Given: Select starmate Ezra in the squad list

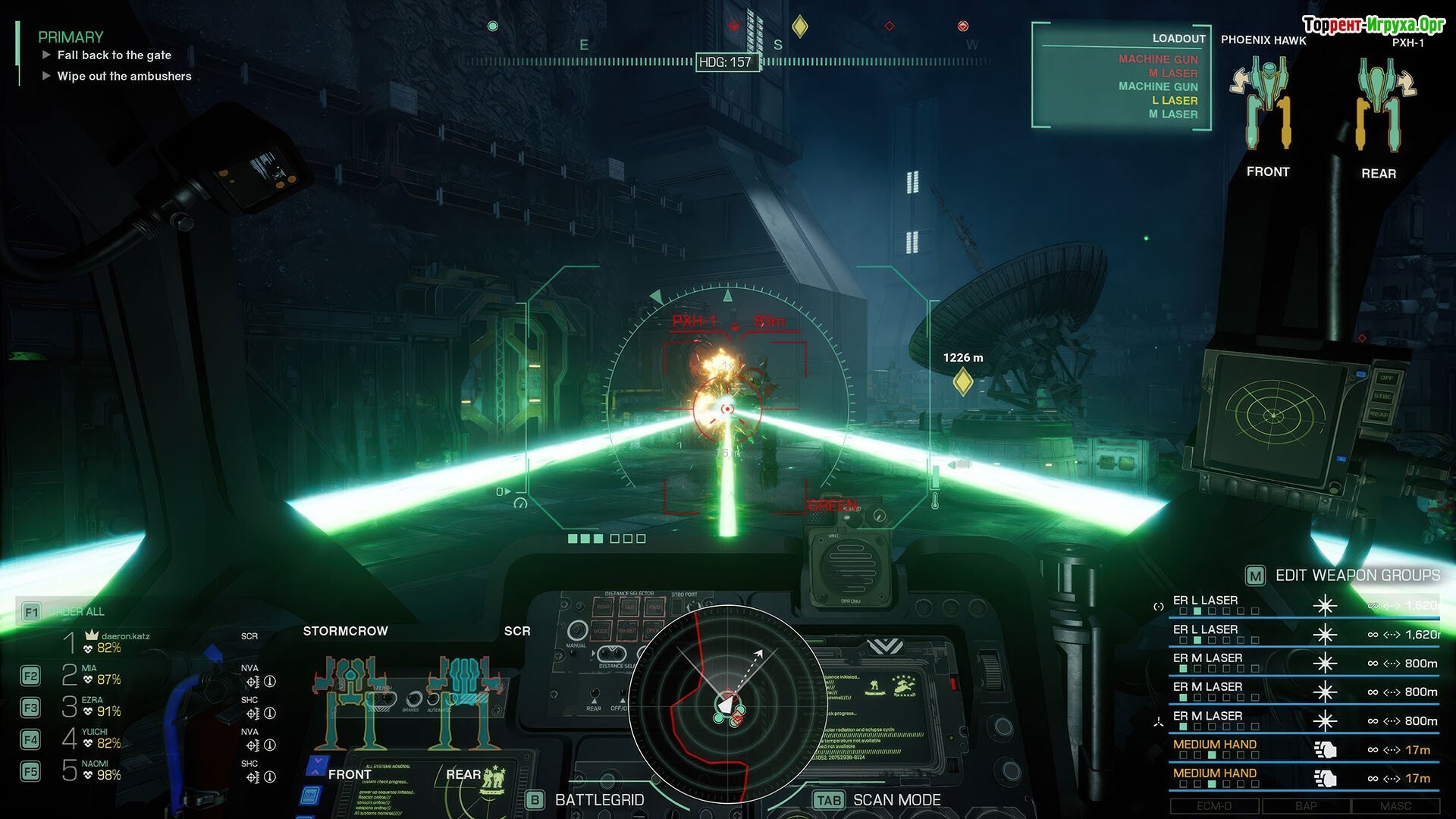Looking at the screenshot, I should [x=91, y=707].
